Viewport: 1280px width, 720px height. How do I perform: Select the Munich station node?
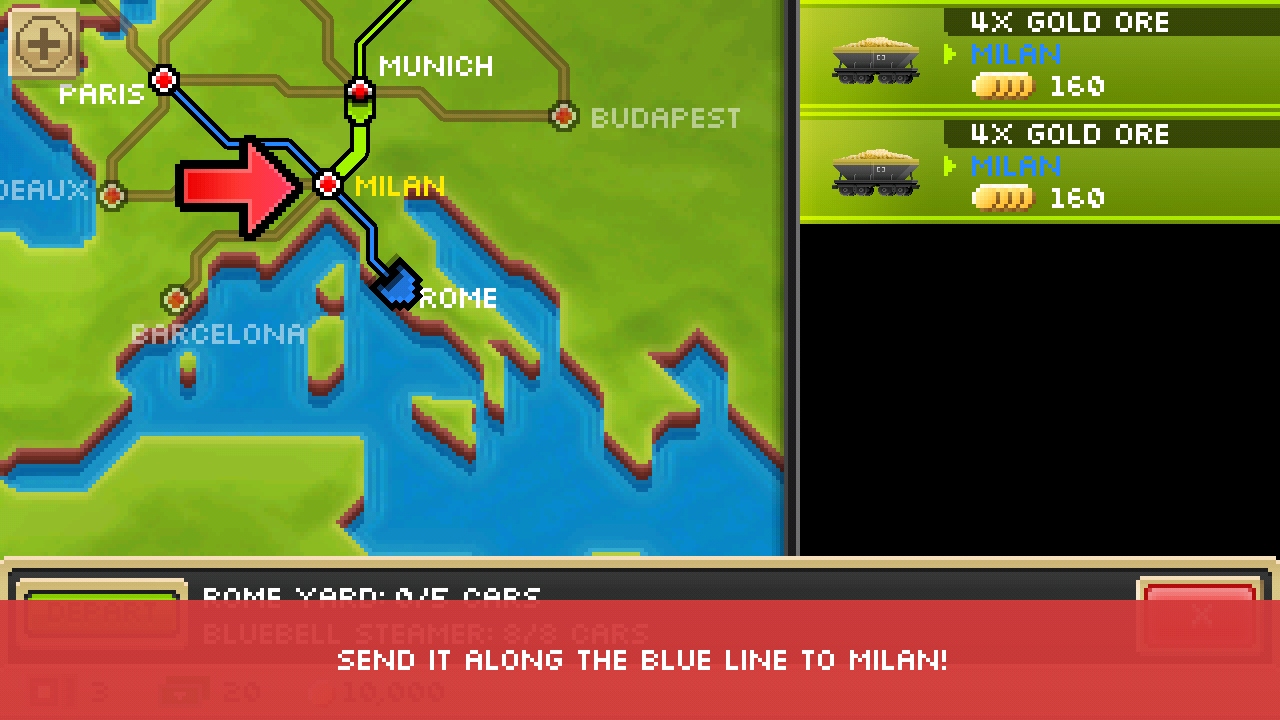(x=360, y=91)
